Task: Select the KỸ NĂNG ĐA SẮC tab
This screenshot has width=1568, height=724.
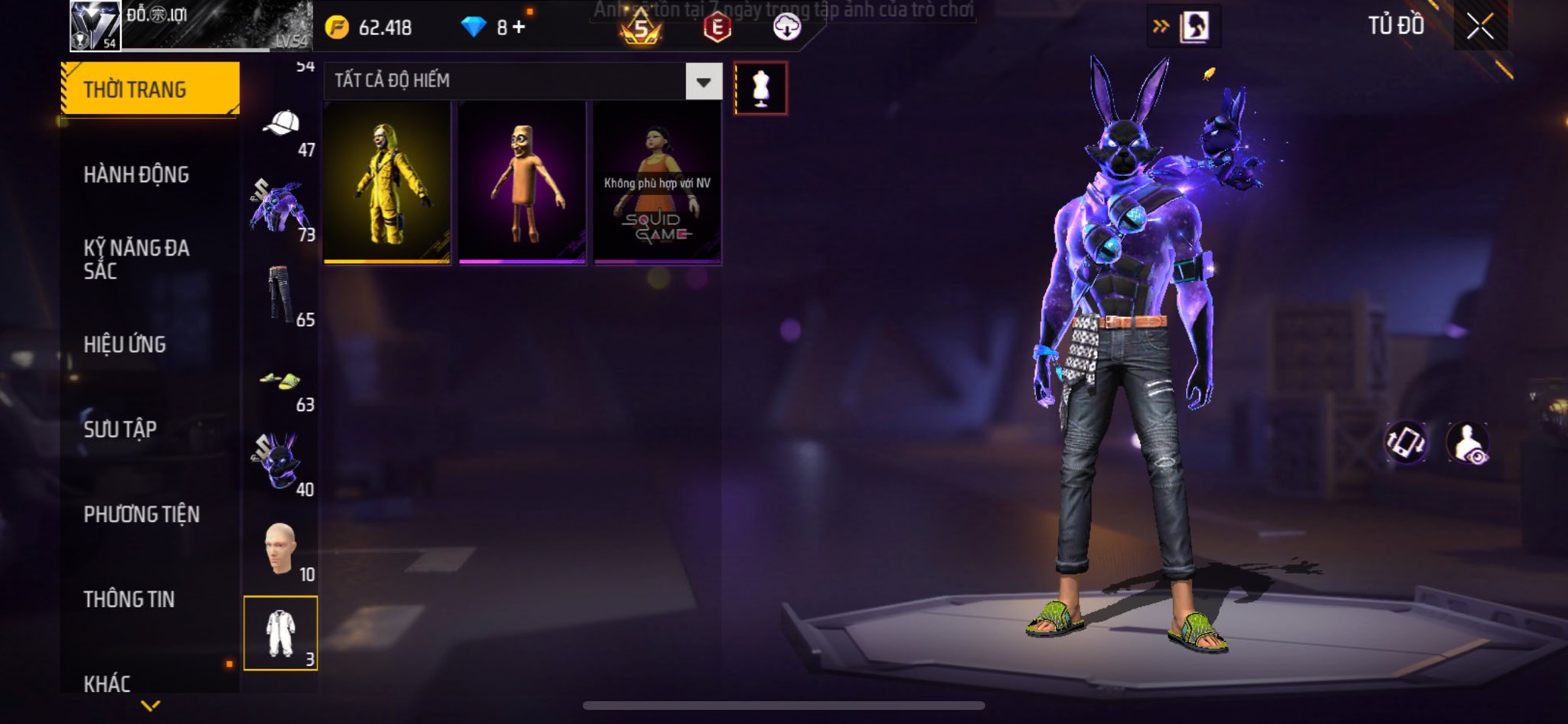Action: pyautogui.click(x=136, y=259)
